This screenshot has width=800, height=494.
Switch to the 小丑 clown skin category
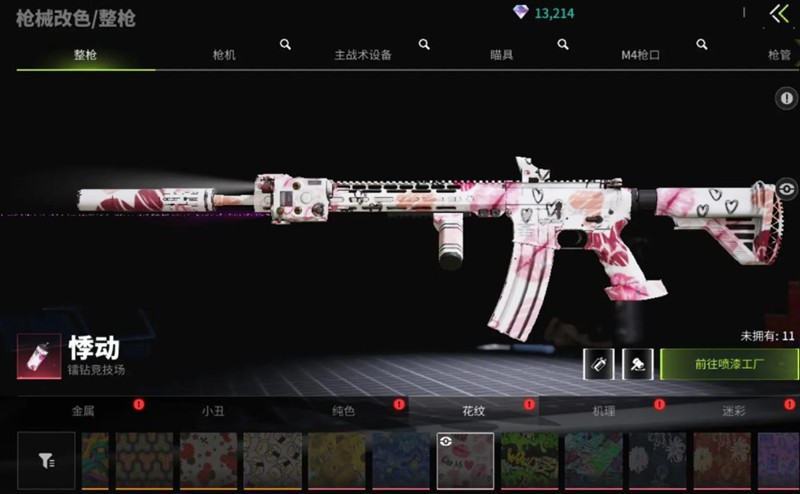[213, 410]
